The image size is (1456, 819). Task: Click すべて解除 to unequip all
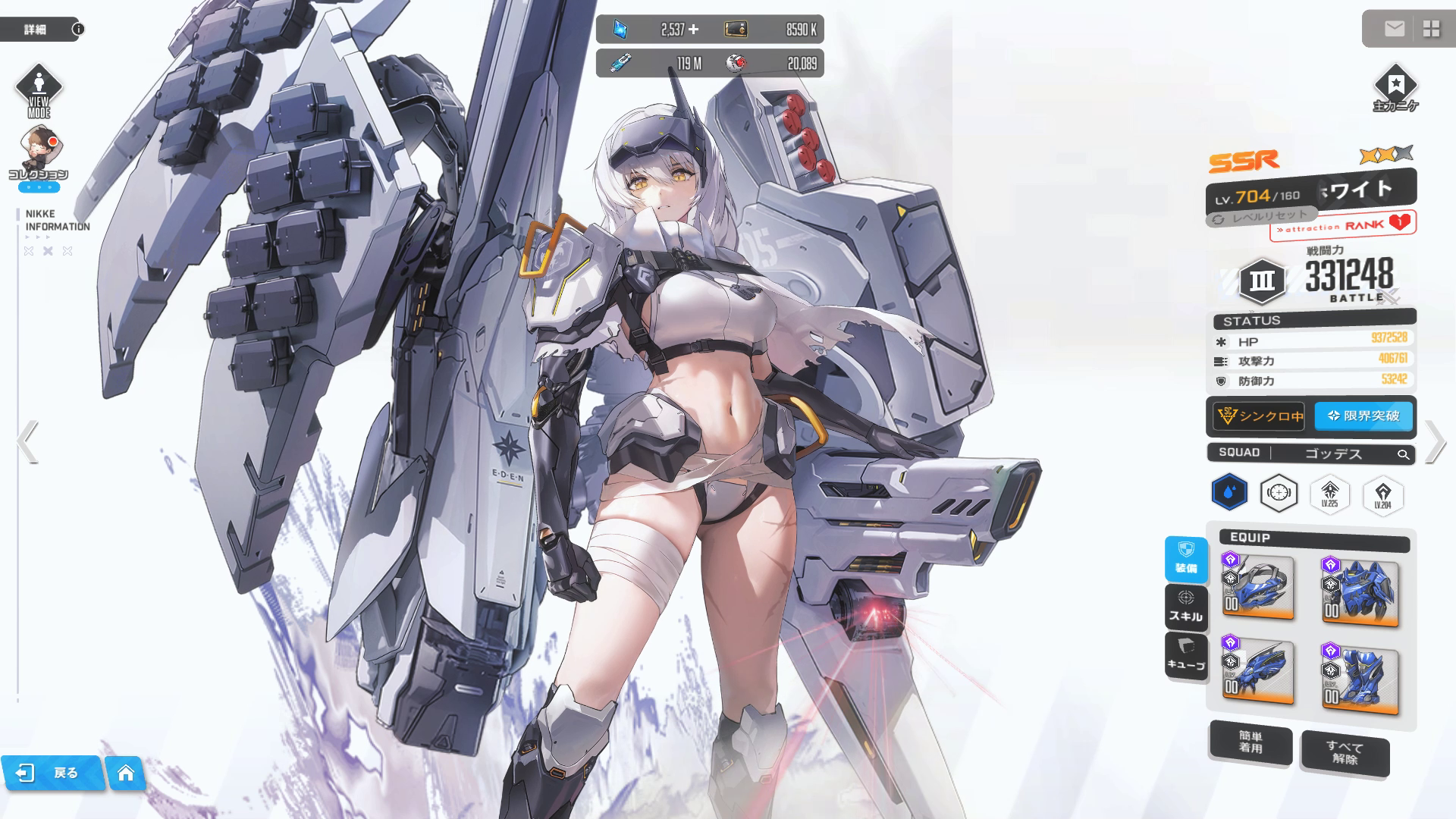(x=1345, y=752)
